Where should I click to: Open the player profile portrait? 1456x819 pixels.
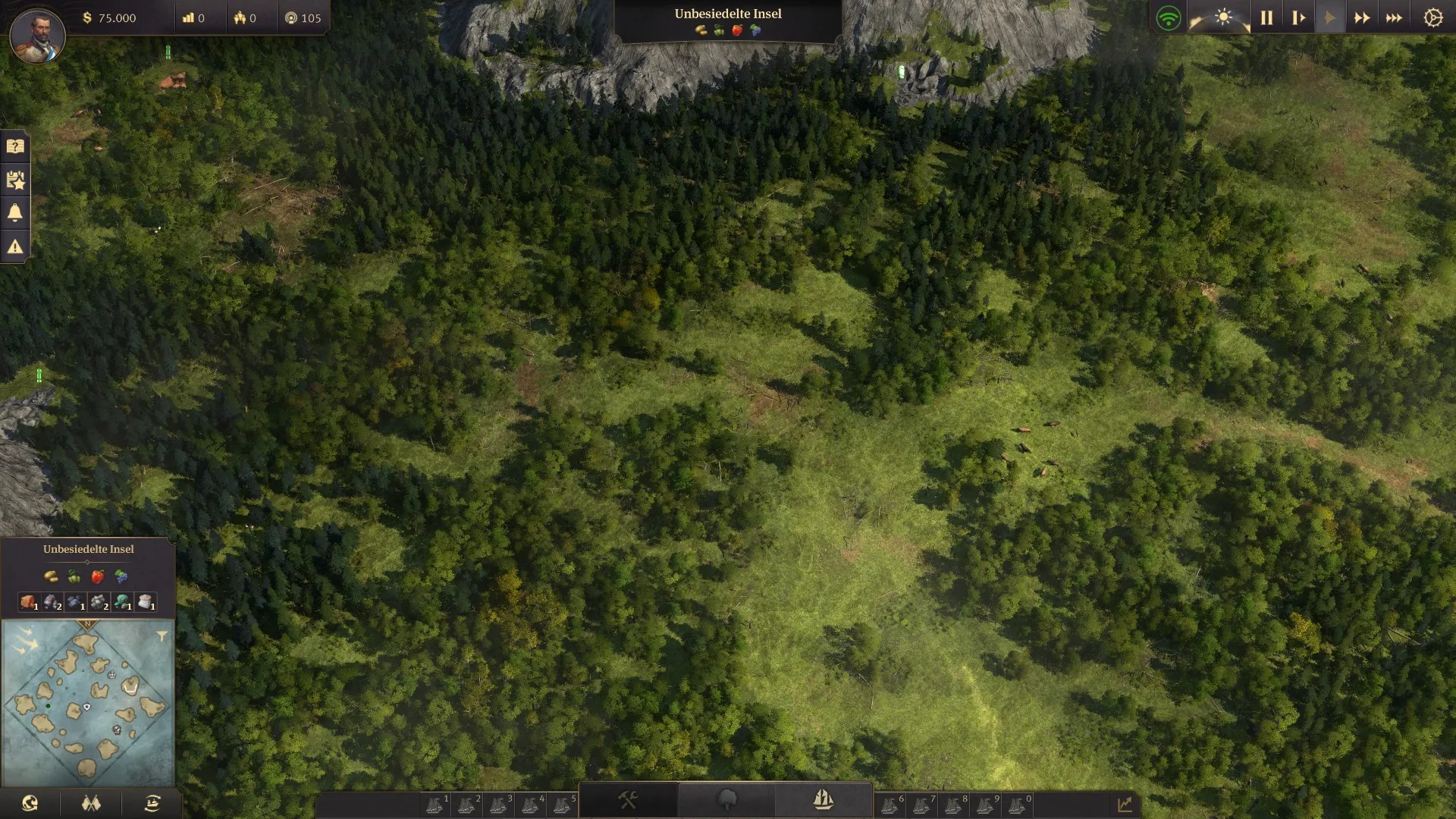(x=37, y=36)
